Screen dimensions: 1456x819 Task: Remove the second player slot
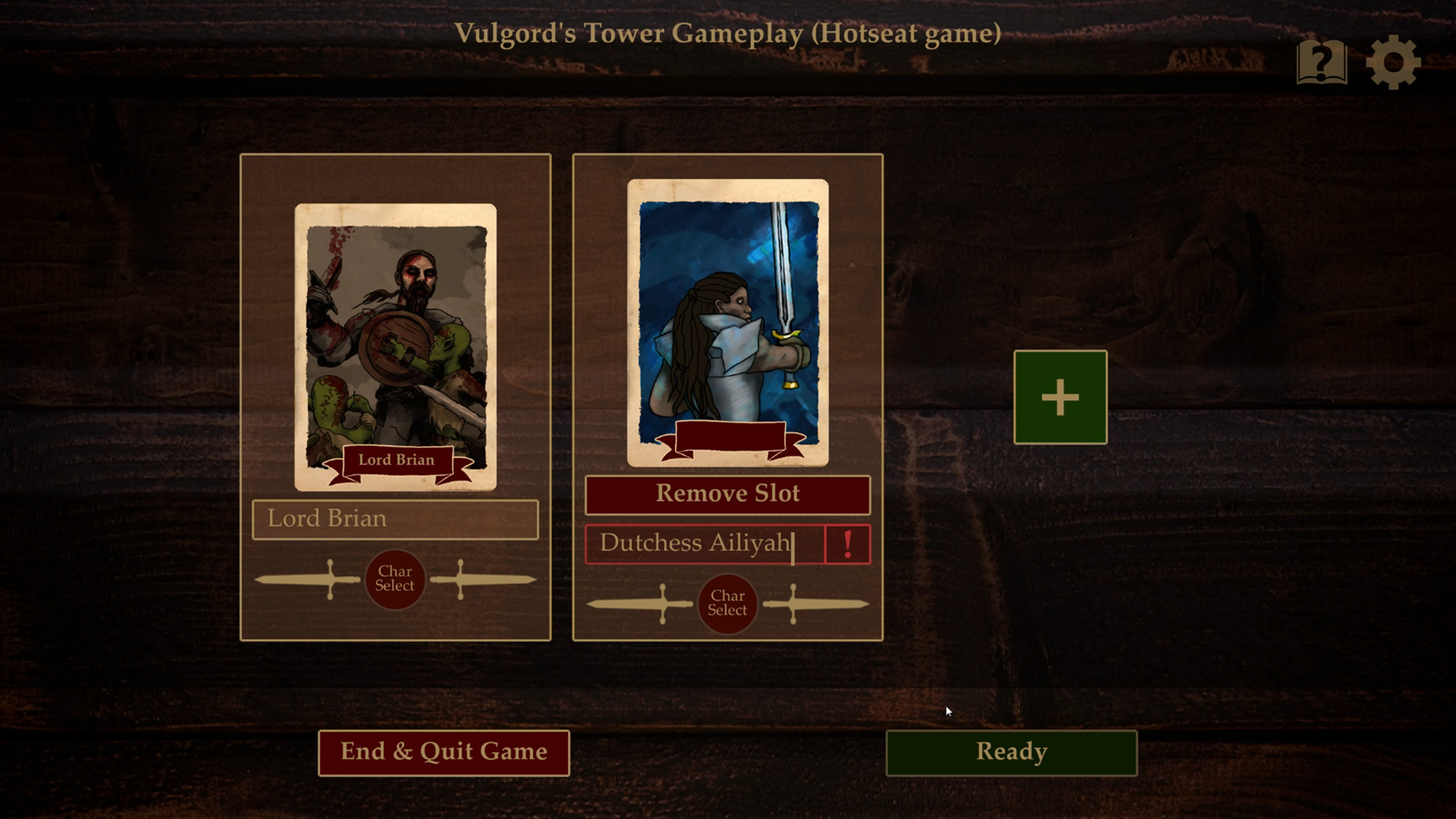point(727,494)
